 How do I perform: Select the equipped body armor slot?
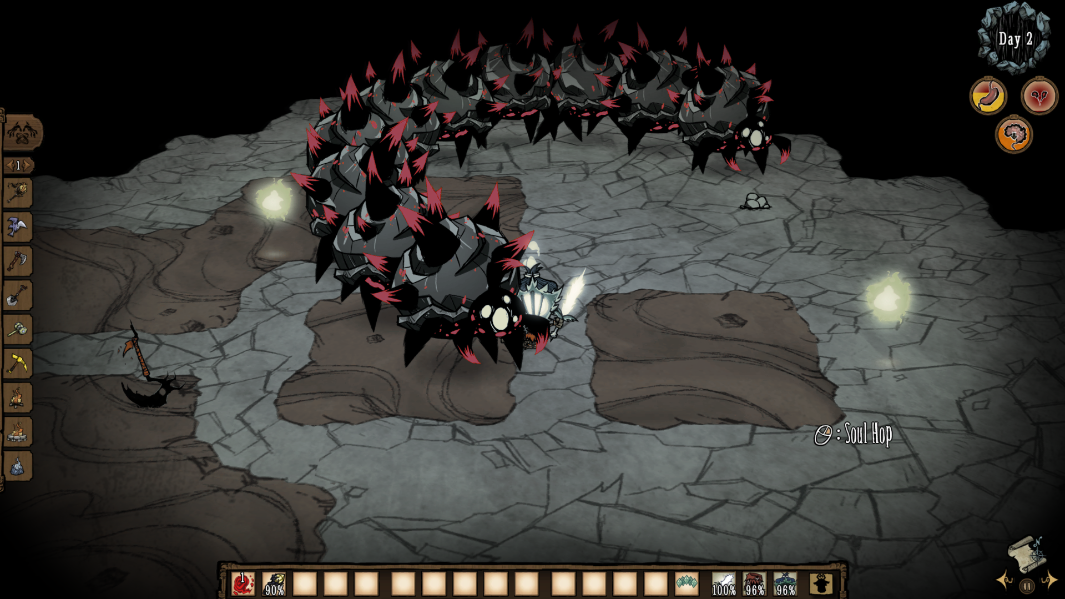click(x=755, y=583)
